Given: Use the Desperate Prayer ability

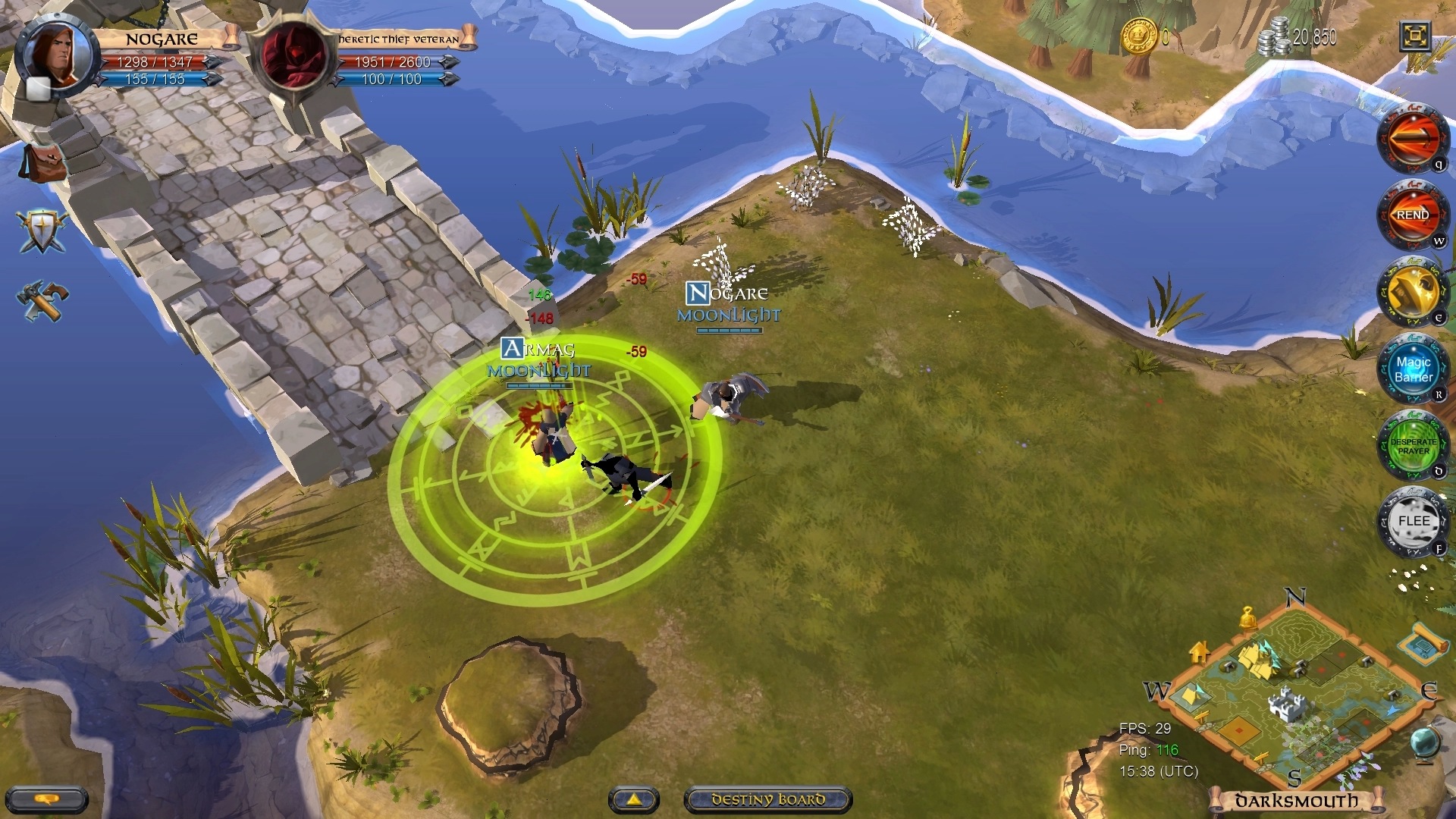Looking at the screenshot, I should tap(1412, 446).
